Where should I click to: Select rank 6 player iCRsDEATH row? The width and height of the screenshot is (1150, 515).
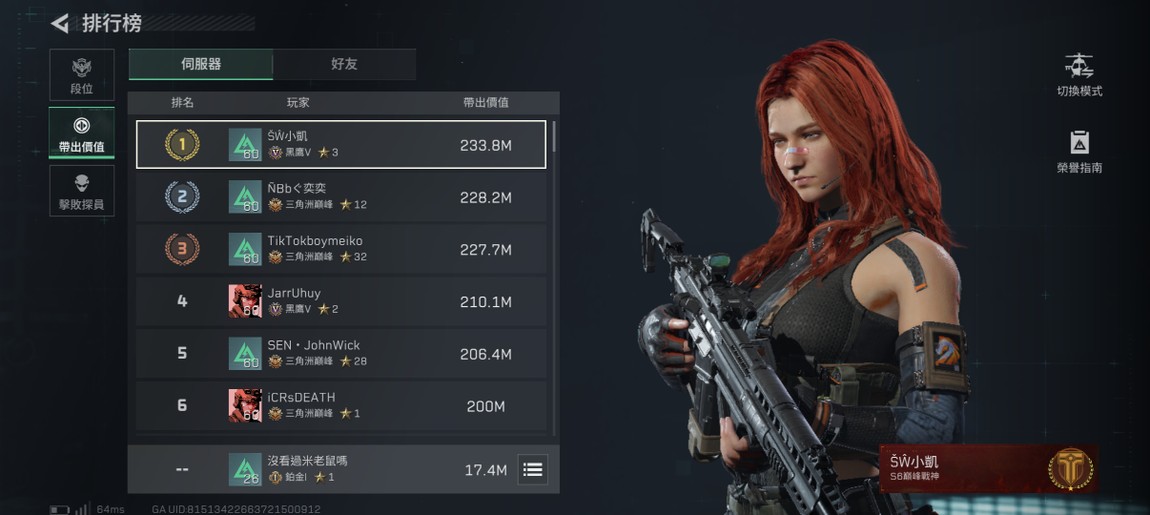(x=341, y=405)
